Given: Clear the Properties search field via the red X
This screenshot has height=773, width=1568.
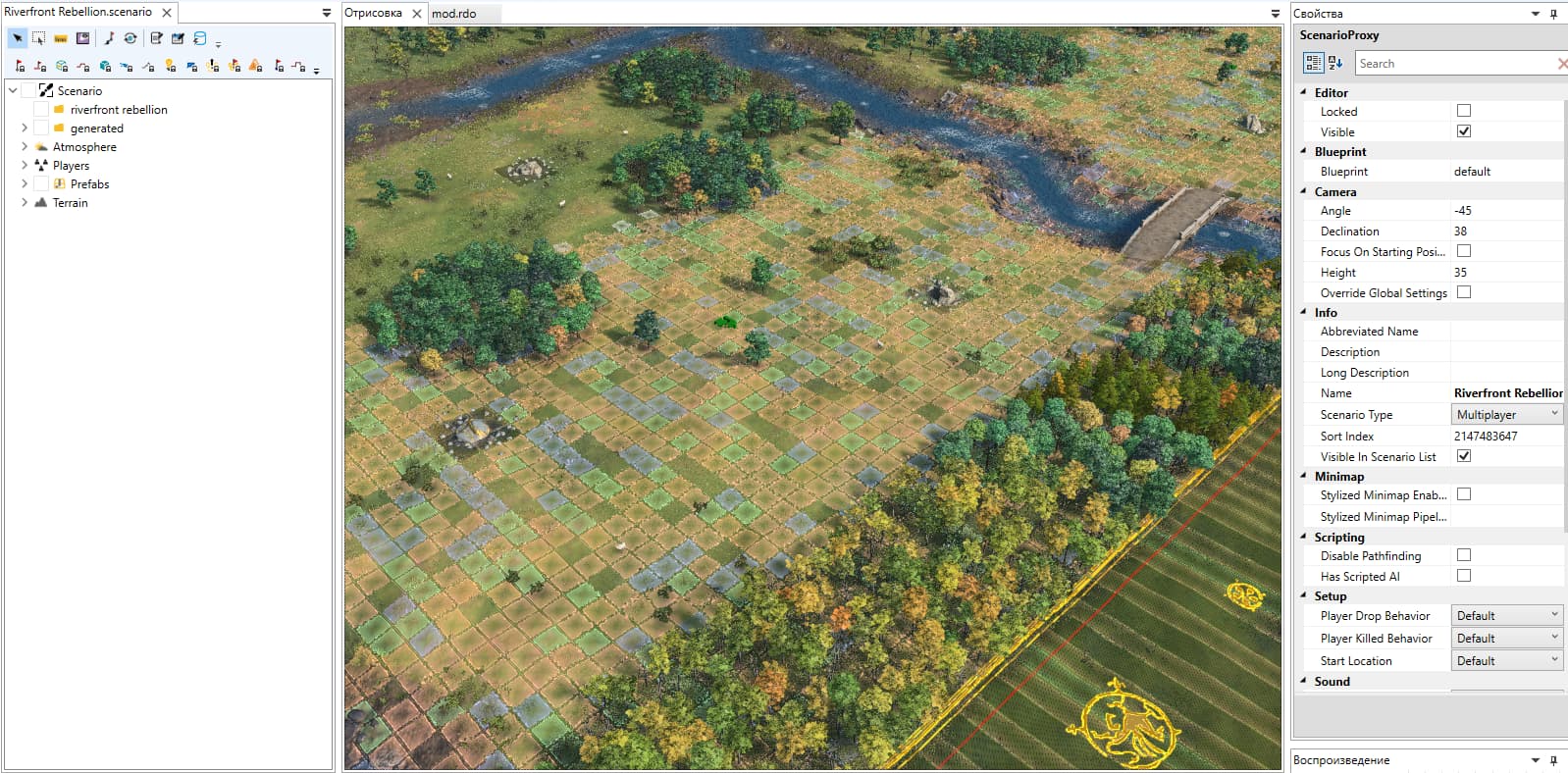Looking at the screenshot, I should (x=1560, y=62).
